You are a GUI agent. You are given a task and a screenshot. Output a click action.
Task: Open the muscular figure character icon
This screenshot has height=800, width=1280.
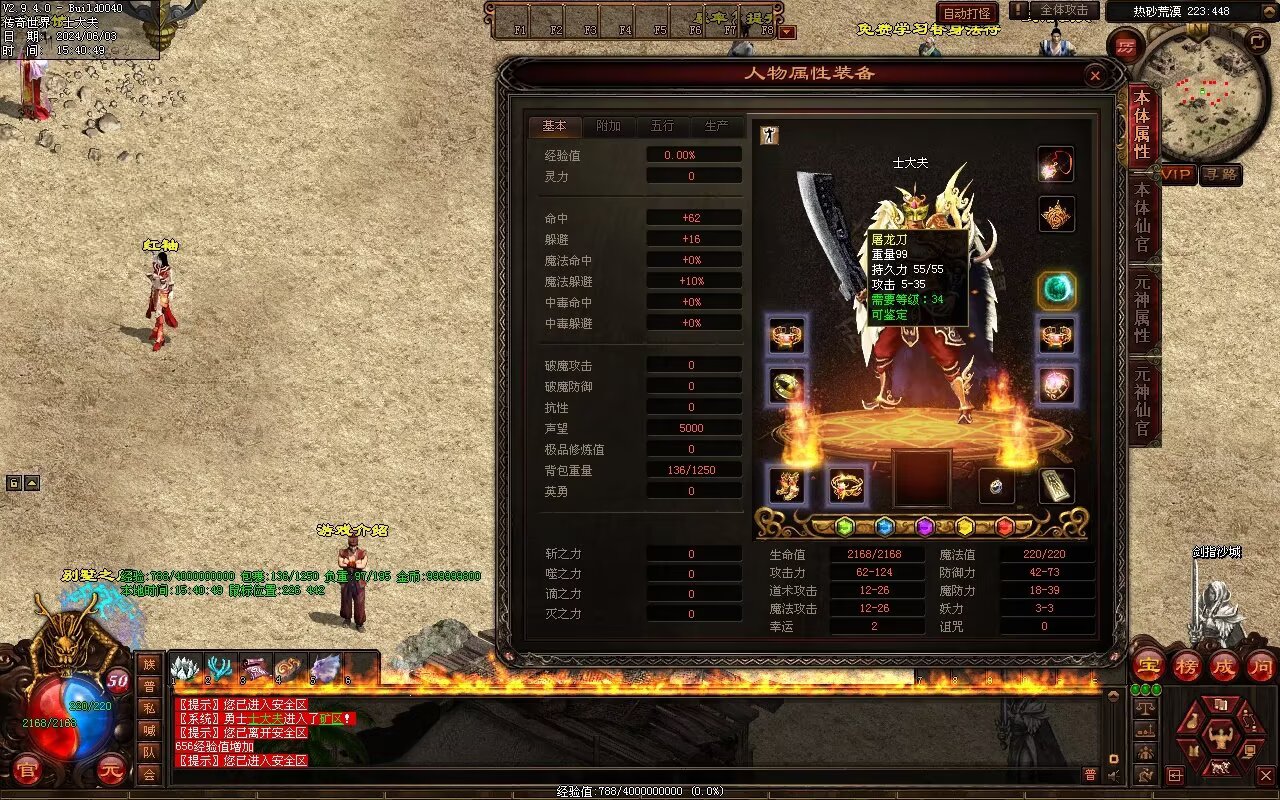pyautogui.click(x=1220, y=738)
